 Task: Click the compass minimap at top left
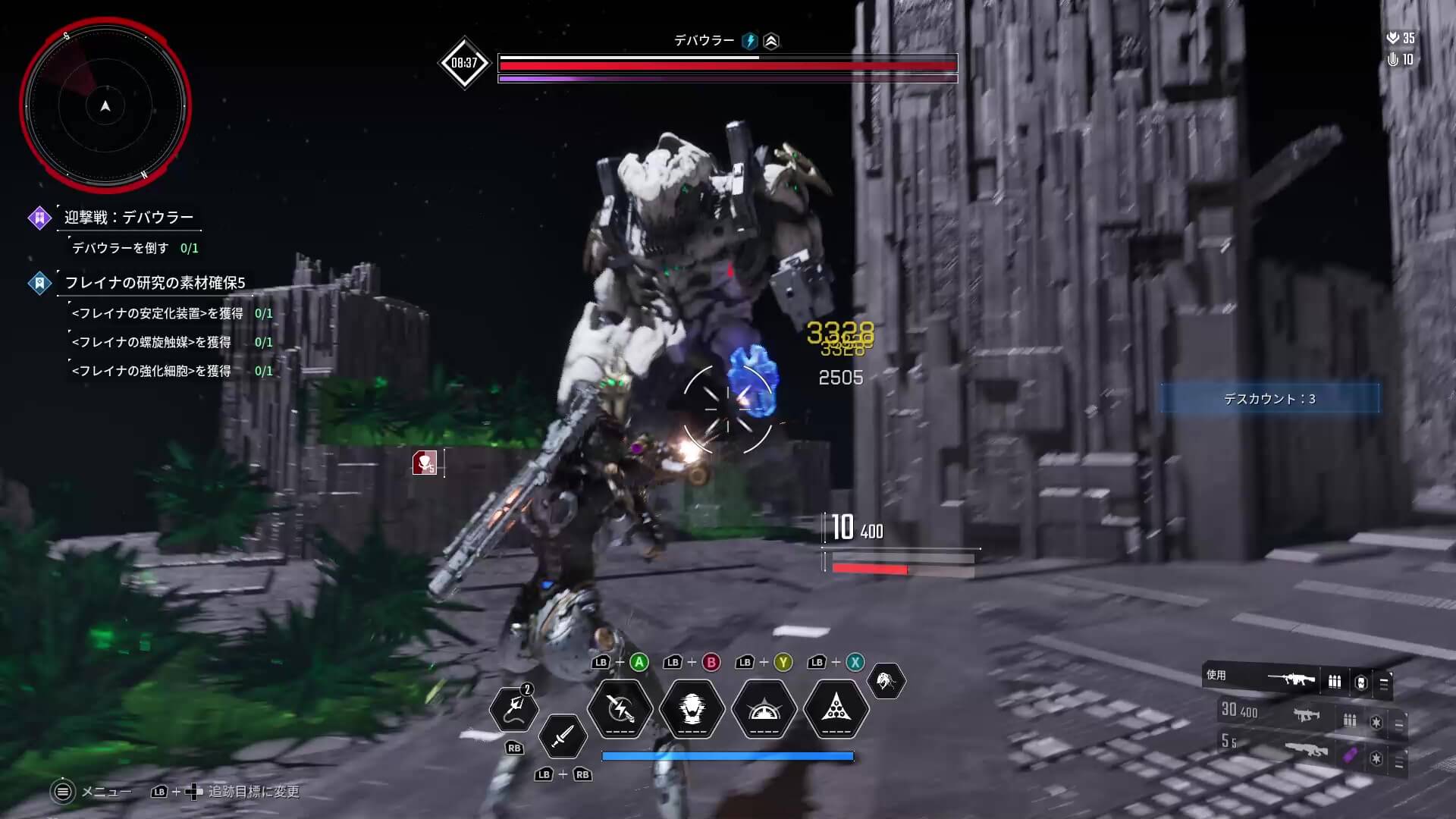coord(106,106)
